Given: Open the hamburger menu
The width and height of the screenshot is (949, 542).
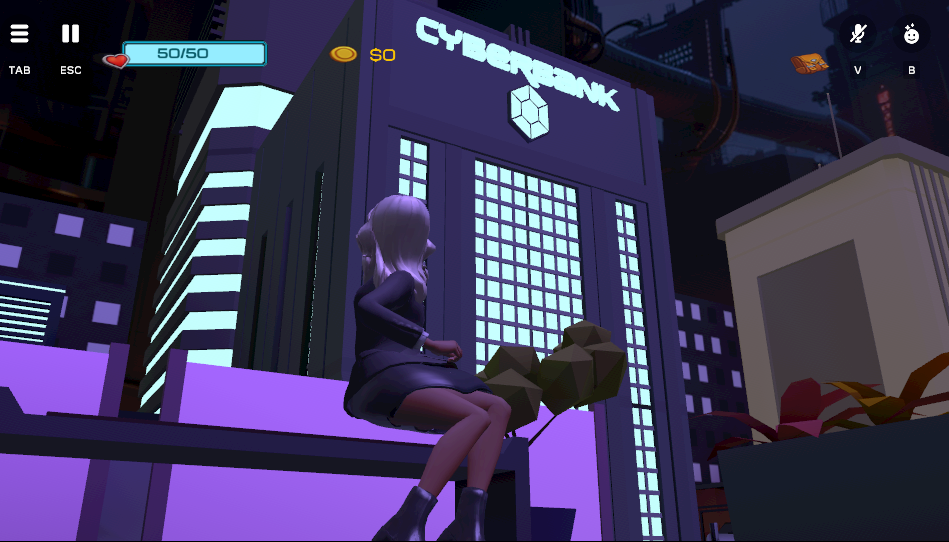Looking at the screenshot, I should pyautogui.click(x=20, y=34).
